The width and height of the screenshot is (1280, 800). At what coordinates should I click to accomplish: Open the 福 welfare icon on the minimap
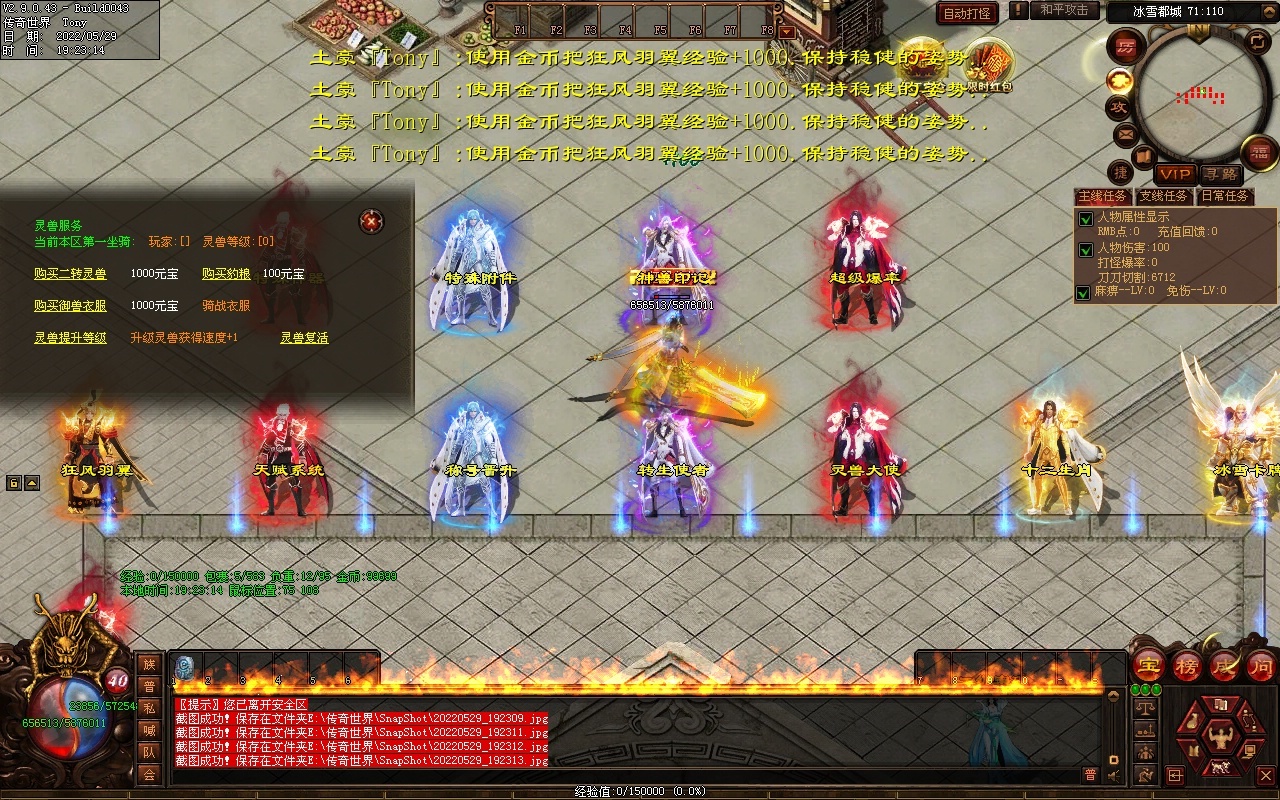(1259, 152)
